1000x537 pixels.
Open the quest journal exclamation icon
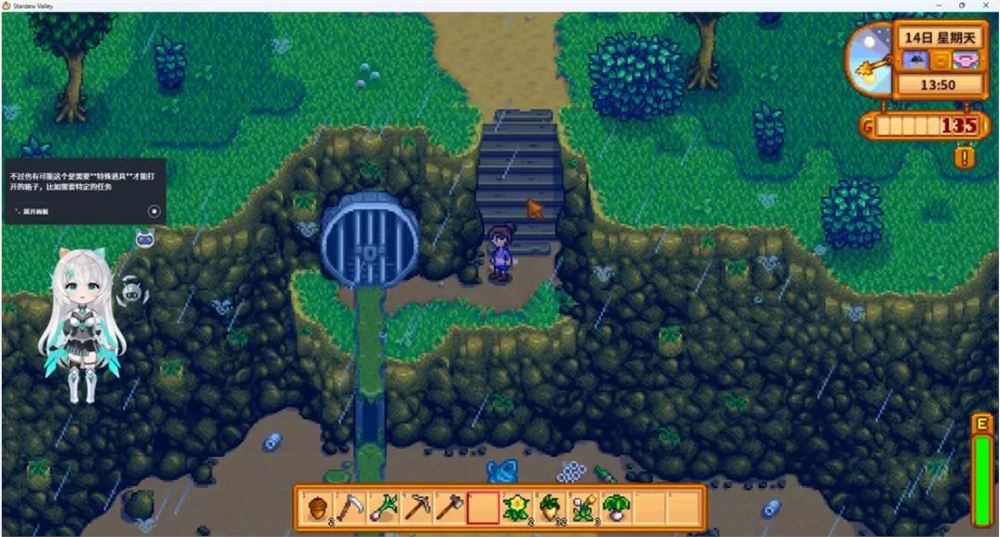click(x=964, y=157)
